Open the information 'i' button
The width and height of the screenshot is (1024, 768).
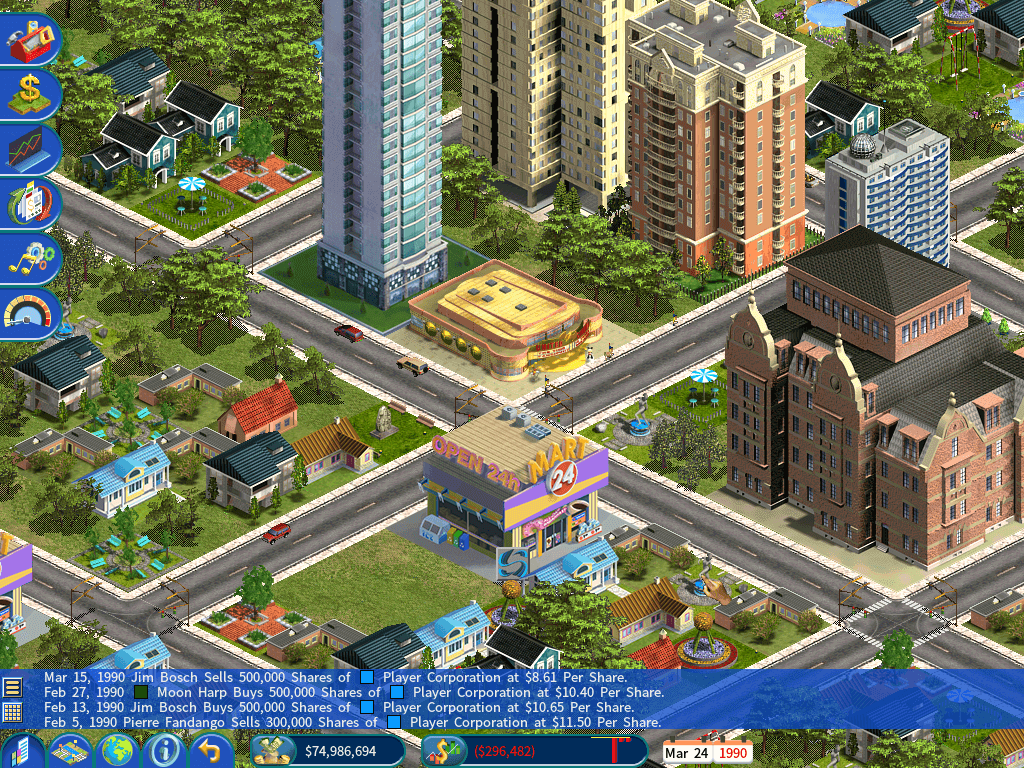click(x=164, y=750)
